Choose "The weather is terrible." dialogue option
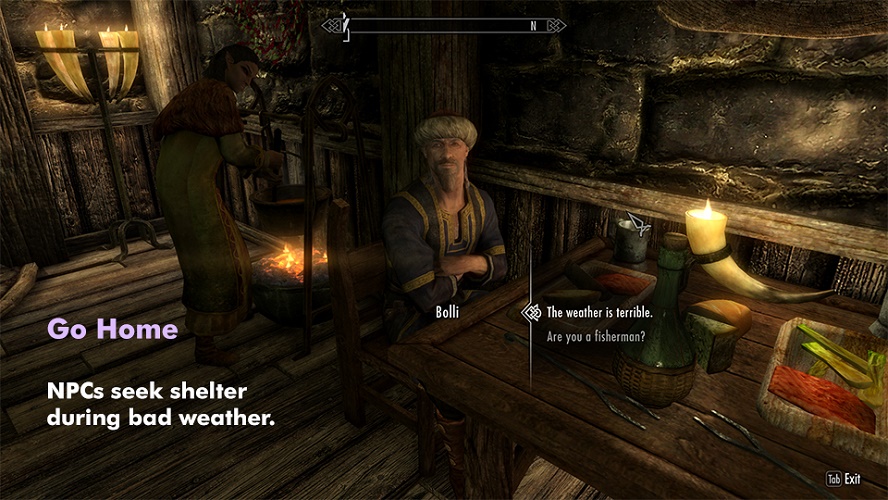Image resolution: width=888 pixels, height=500 pixels. [599, 312]
